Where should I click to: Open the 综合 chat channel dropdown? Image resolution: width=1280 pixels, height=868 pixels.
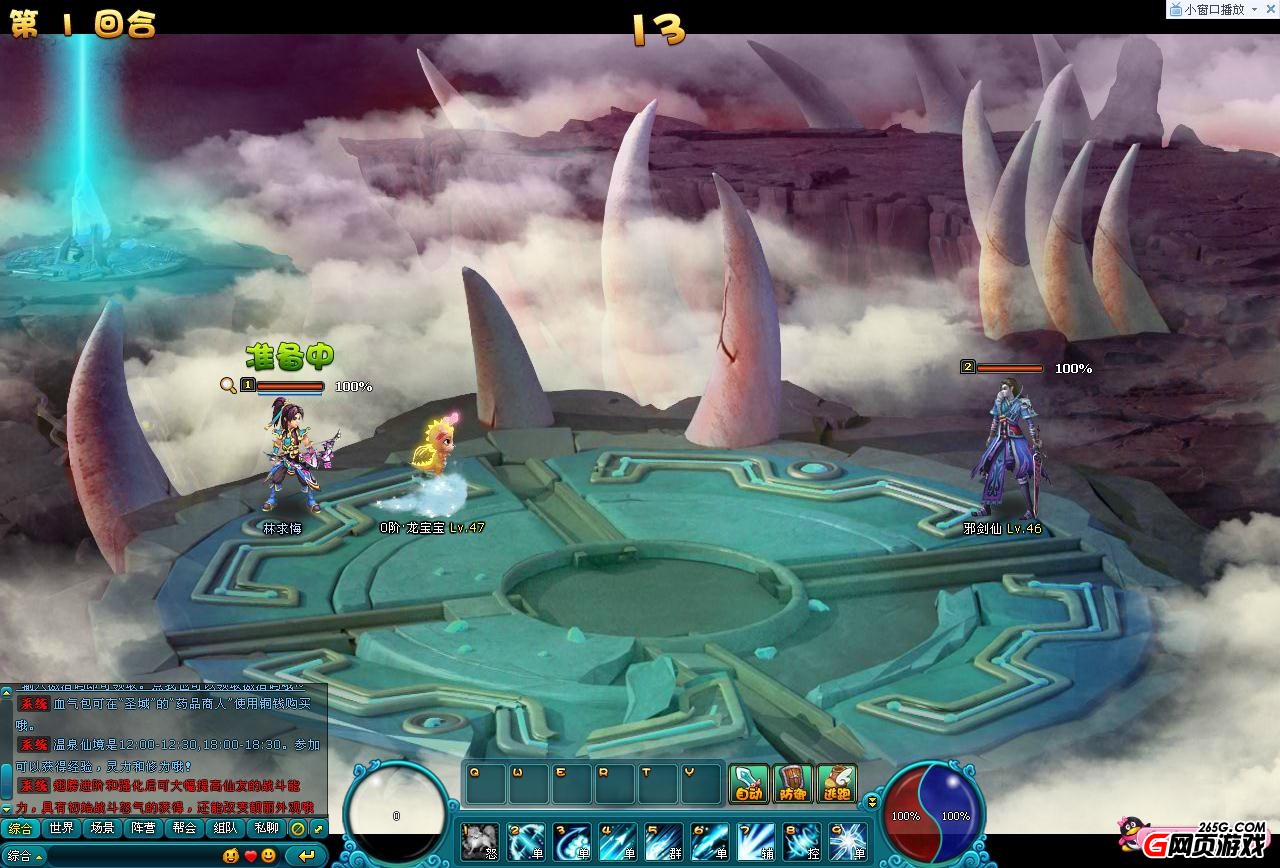click(x=23, y=856)
